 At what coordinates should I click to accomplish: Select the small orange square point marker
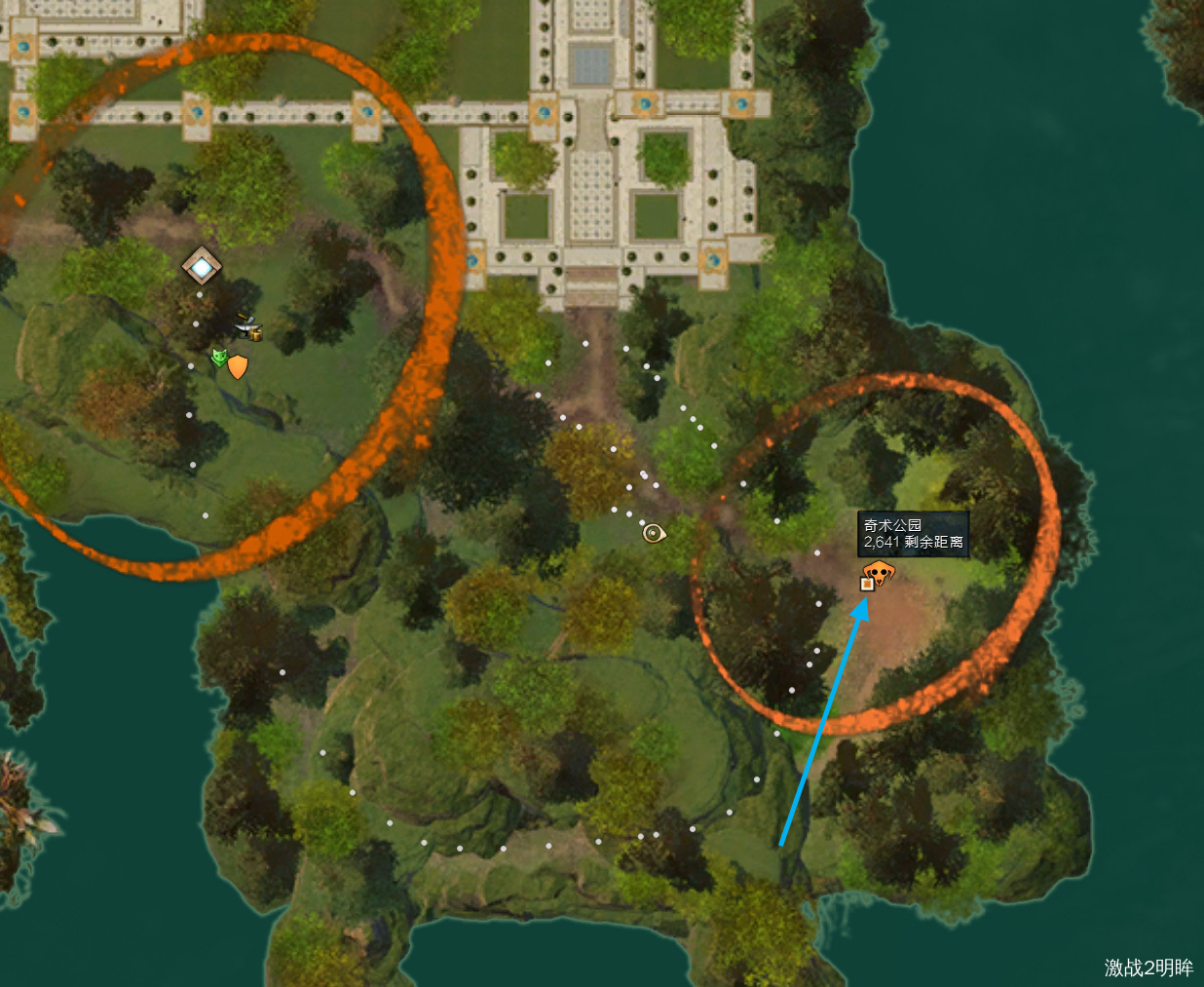tap(867, 584)
